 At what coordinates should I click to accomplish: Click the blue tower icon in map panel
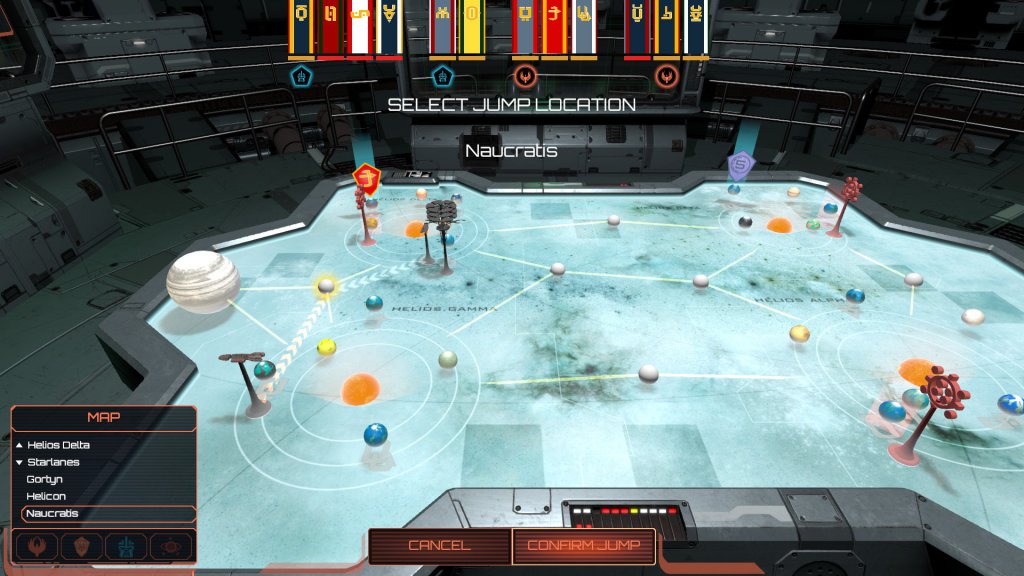[x=126, y=546]
